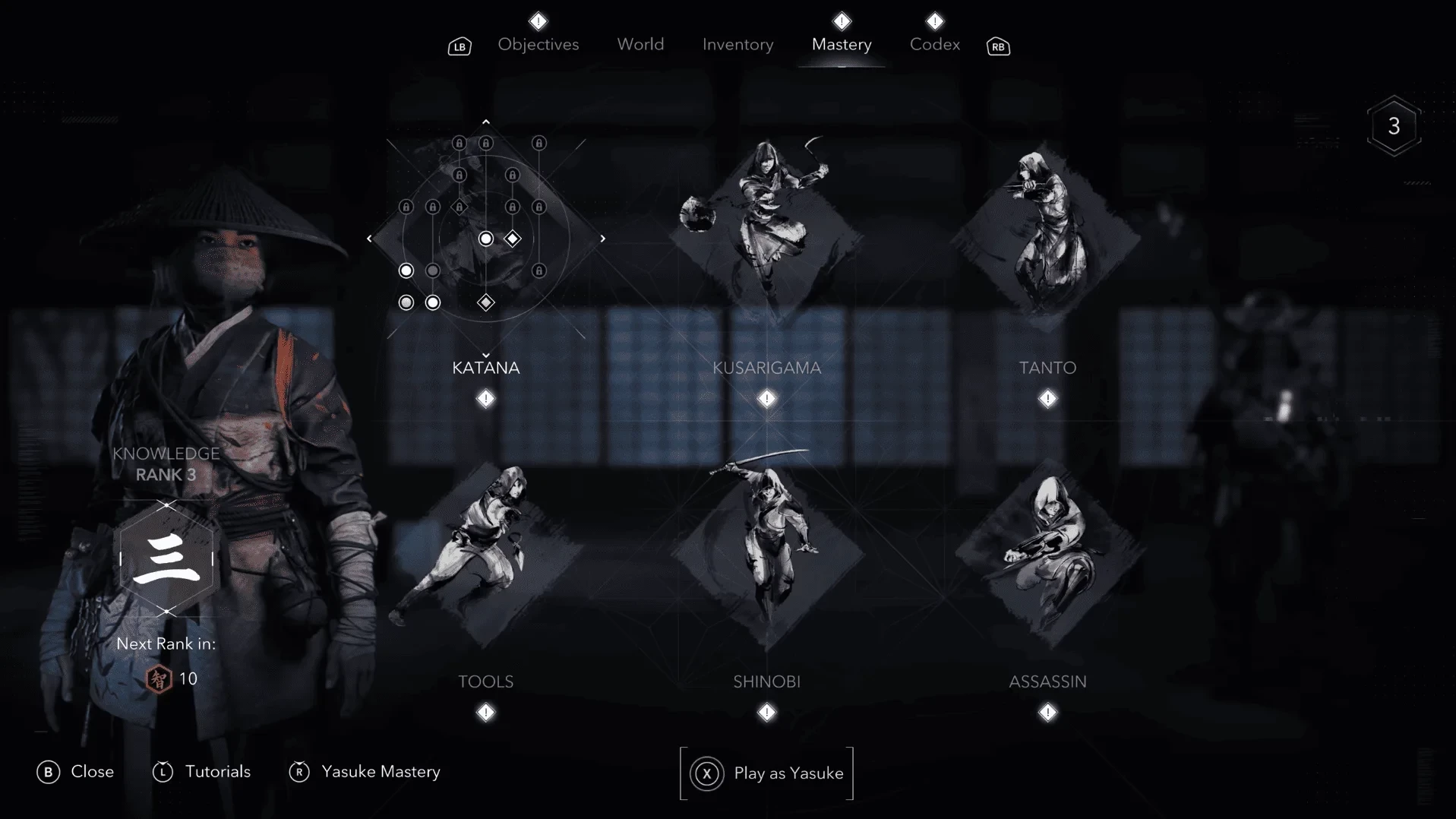Switch to the Objectives tab
Screen dimensions: 1456x819
(538, 45)
